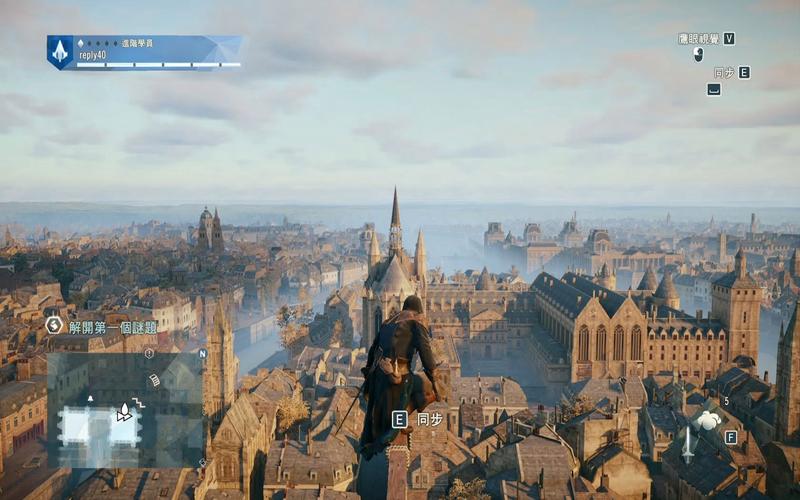Click the minimap north compass marker

tap(202, 353)
